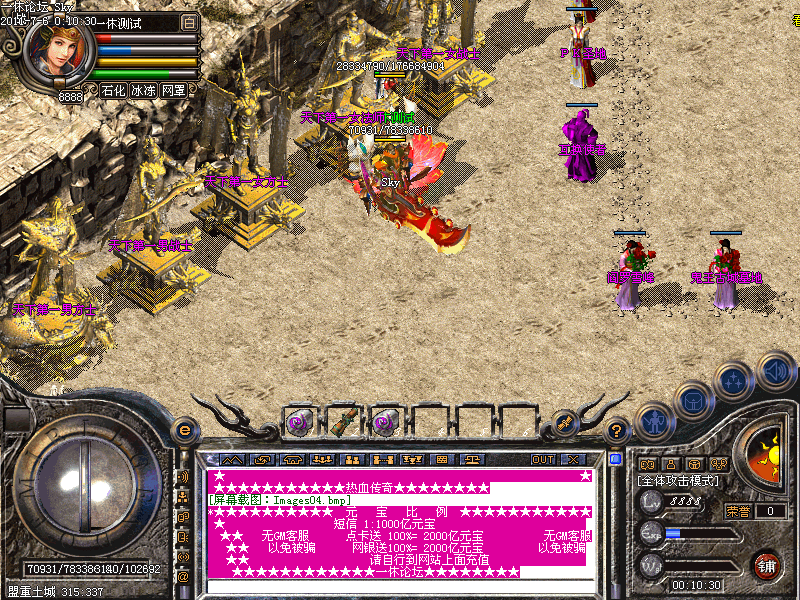Click the mountain icon on the chat toolbar
Image resolution: width=800 pixels, height=600 pixels.
coord(231,460)
